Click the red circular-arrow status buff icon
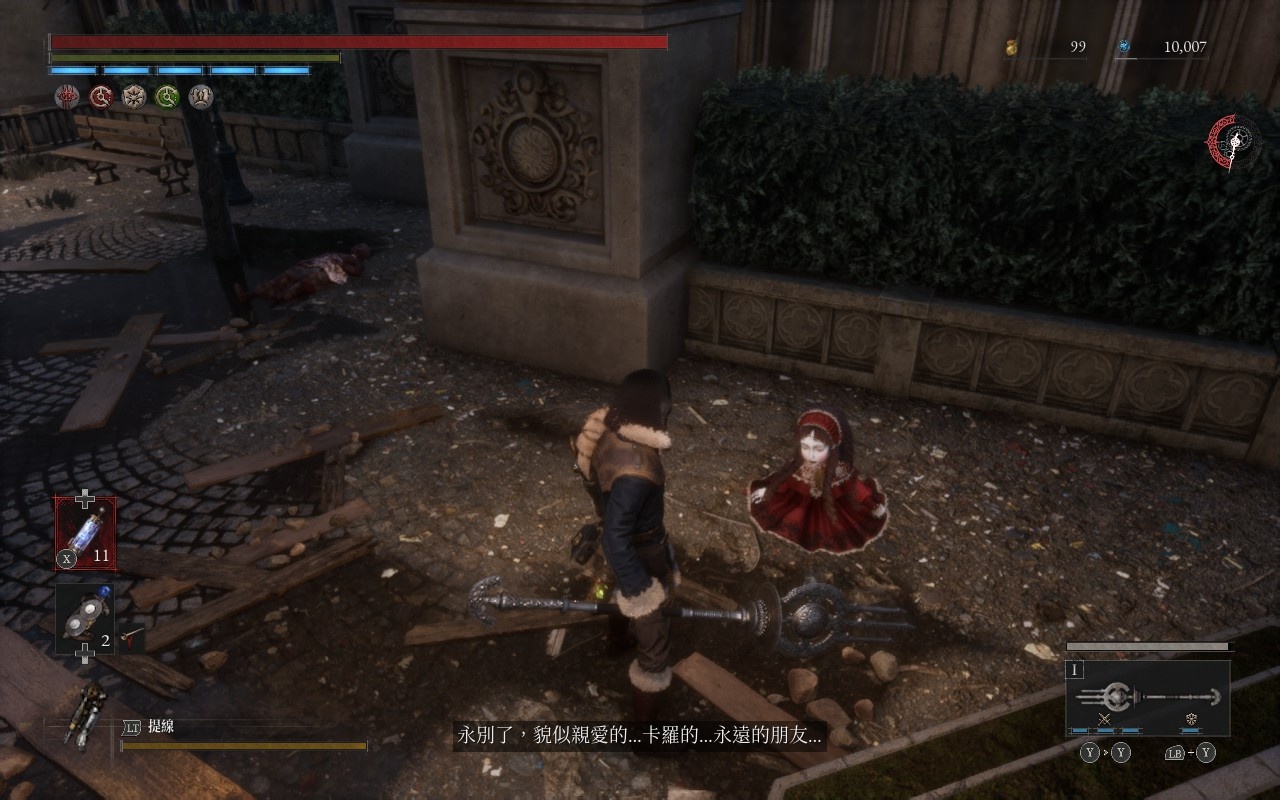Image resolution: width=1280 pixels, height=800 pixels. click(x=100, y=96)
